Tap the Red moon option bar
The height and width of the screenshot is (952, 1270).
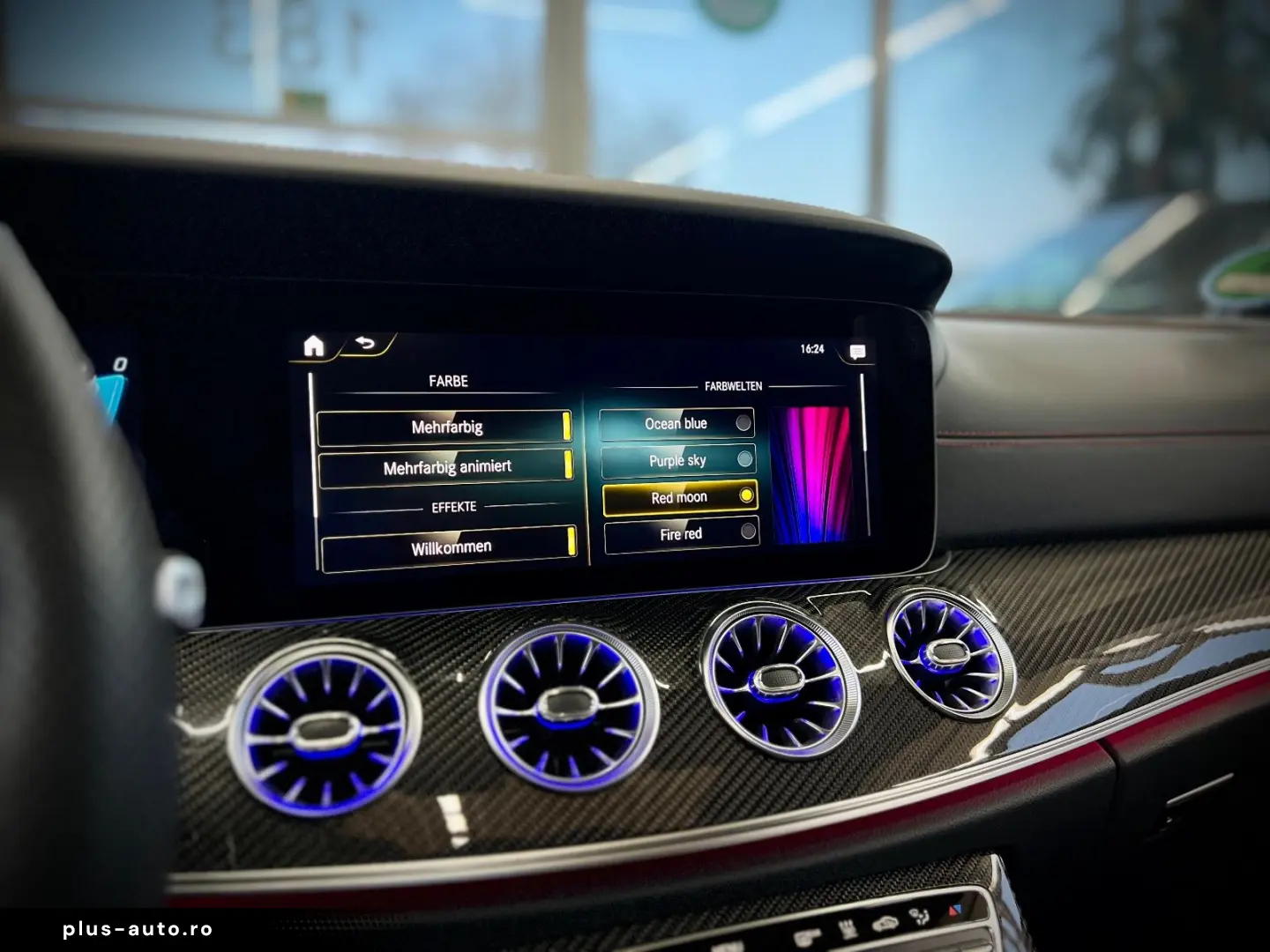(x=679, y=496)
